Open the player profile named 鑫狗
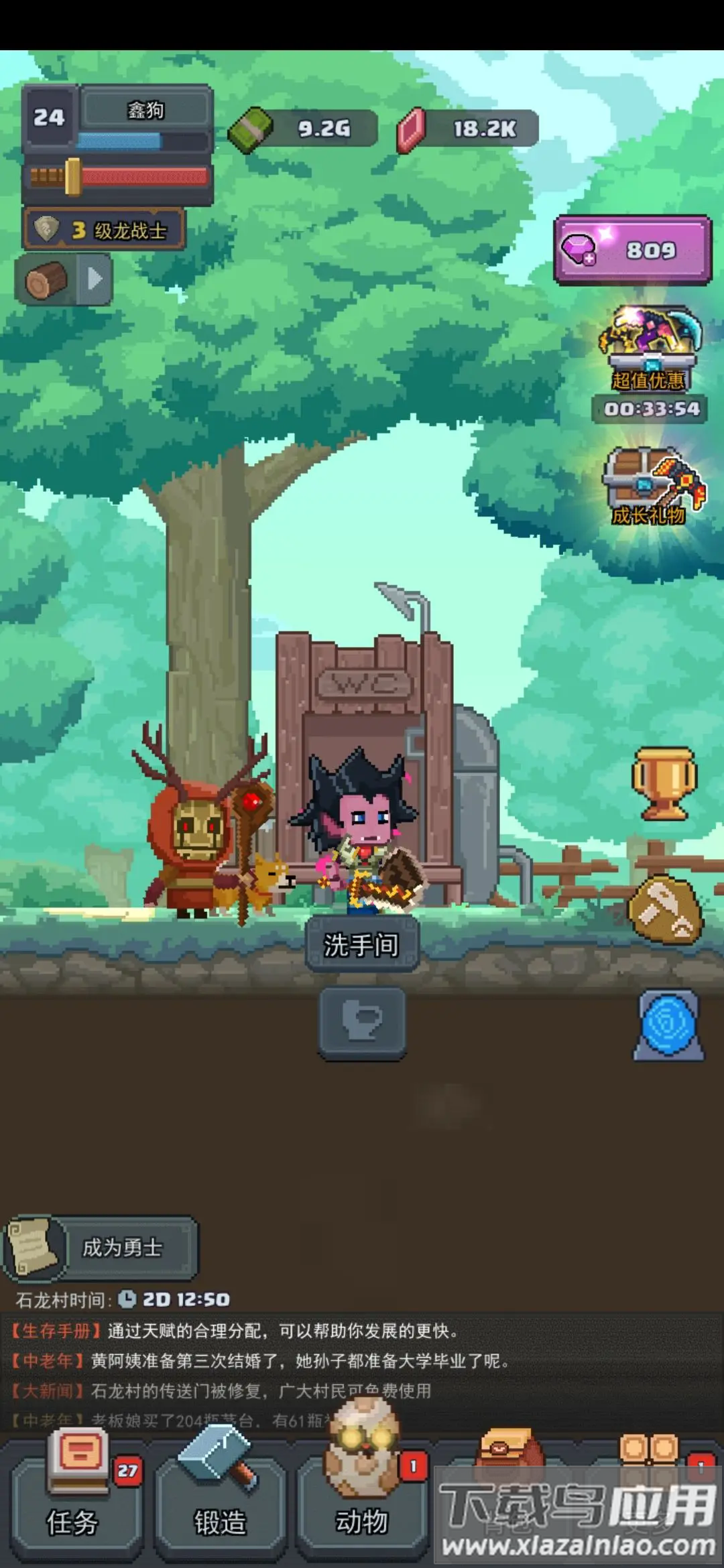 click(x=145, y=109)
